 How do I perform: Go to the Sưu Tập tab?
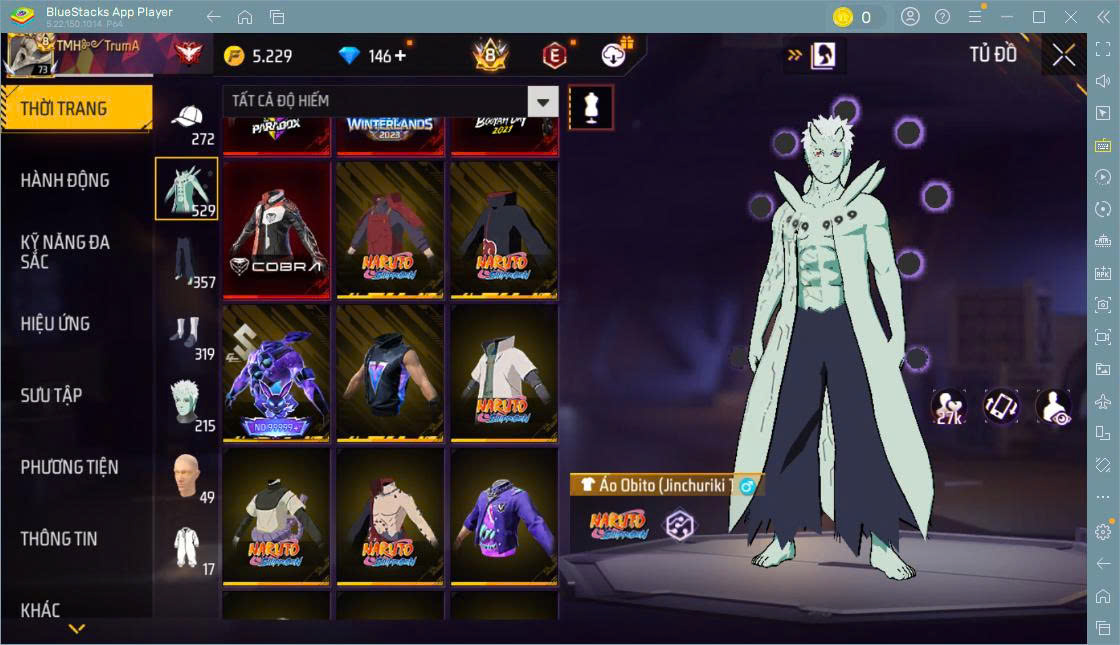point(52,395)
